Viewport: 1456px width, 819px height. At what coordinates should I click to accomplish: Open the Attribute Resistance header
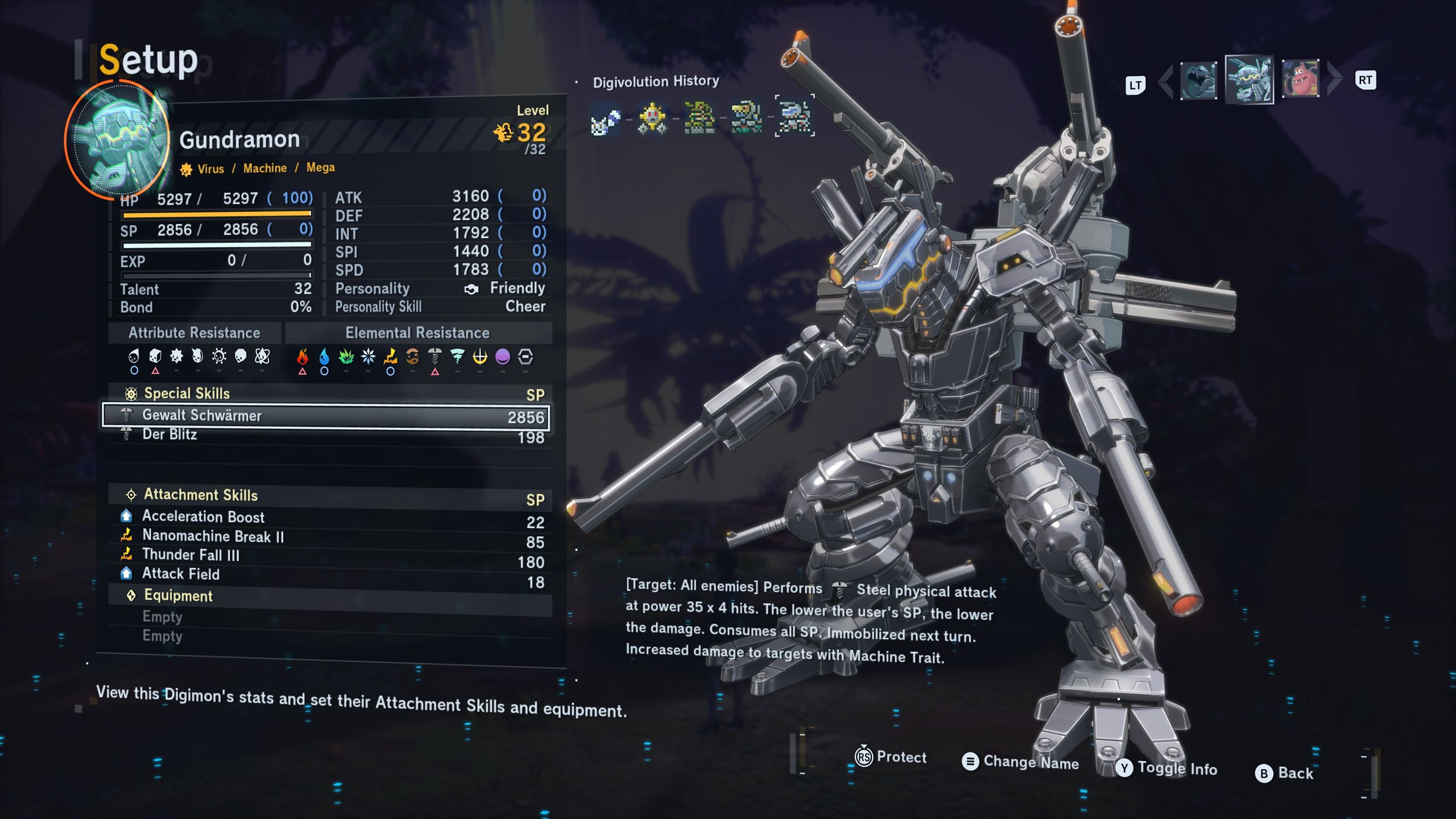pyautogui.click(x=195, y=333)
